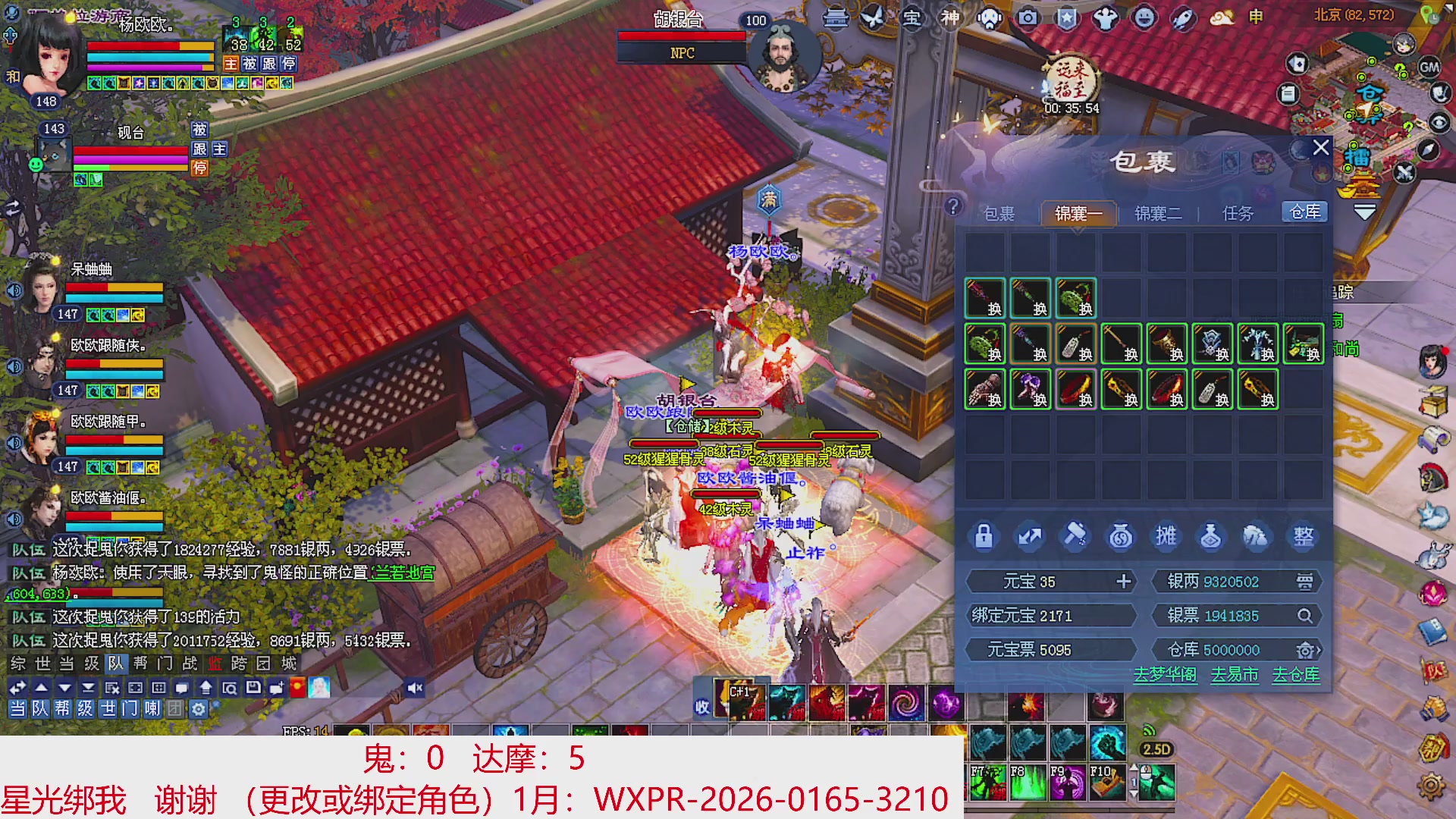Collapse the chat panel with the 收 button
This screenshot has width=1456, height=819.
[701, 705]
